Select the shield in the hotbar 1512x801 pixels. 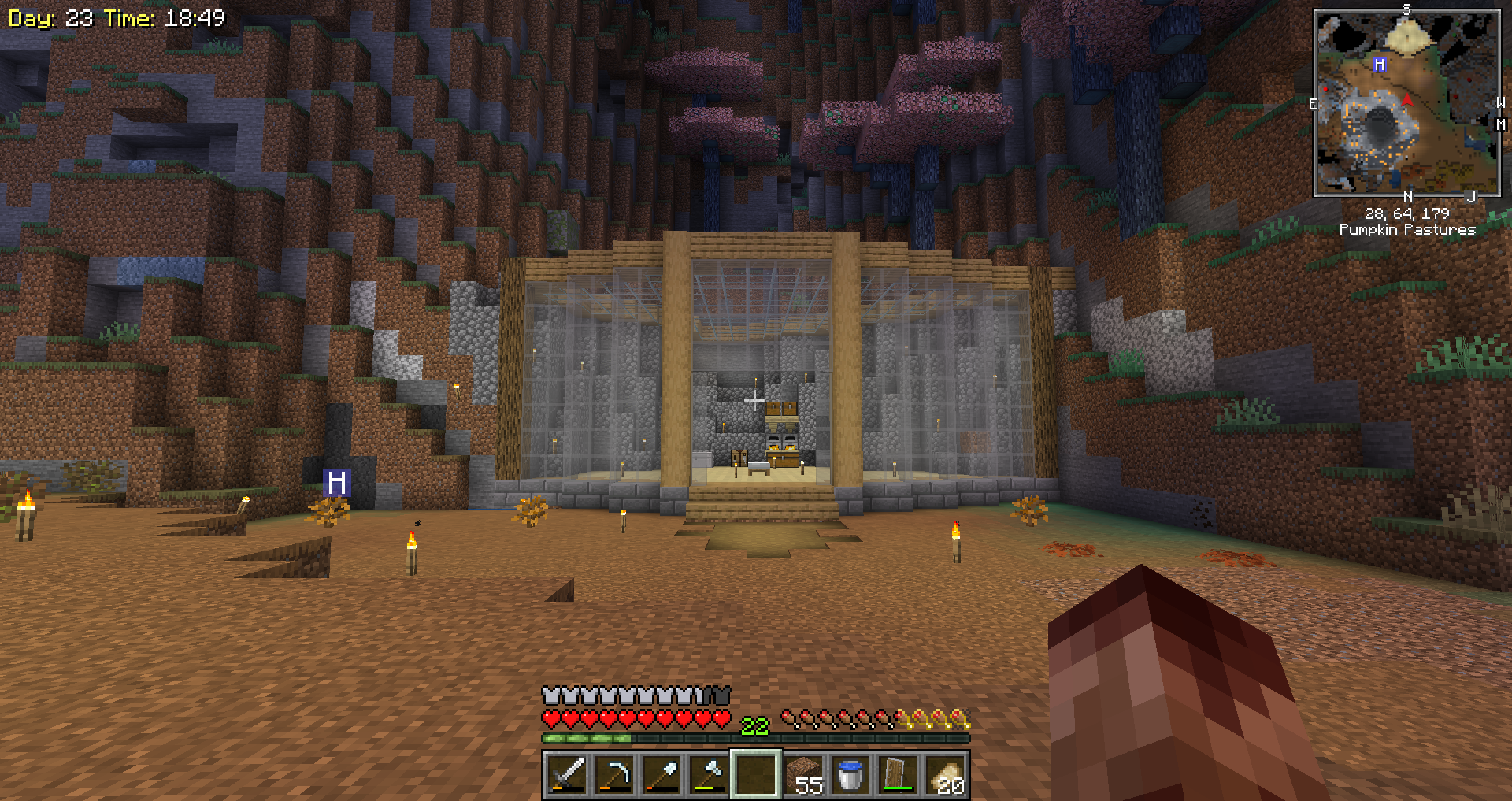(898, 774)
